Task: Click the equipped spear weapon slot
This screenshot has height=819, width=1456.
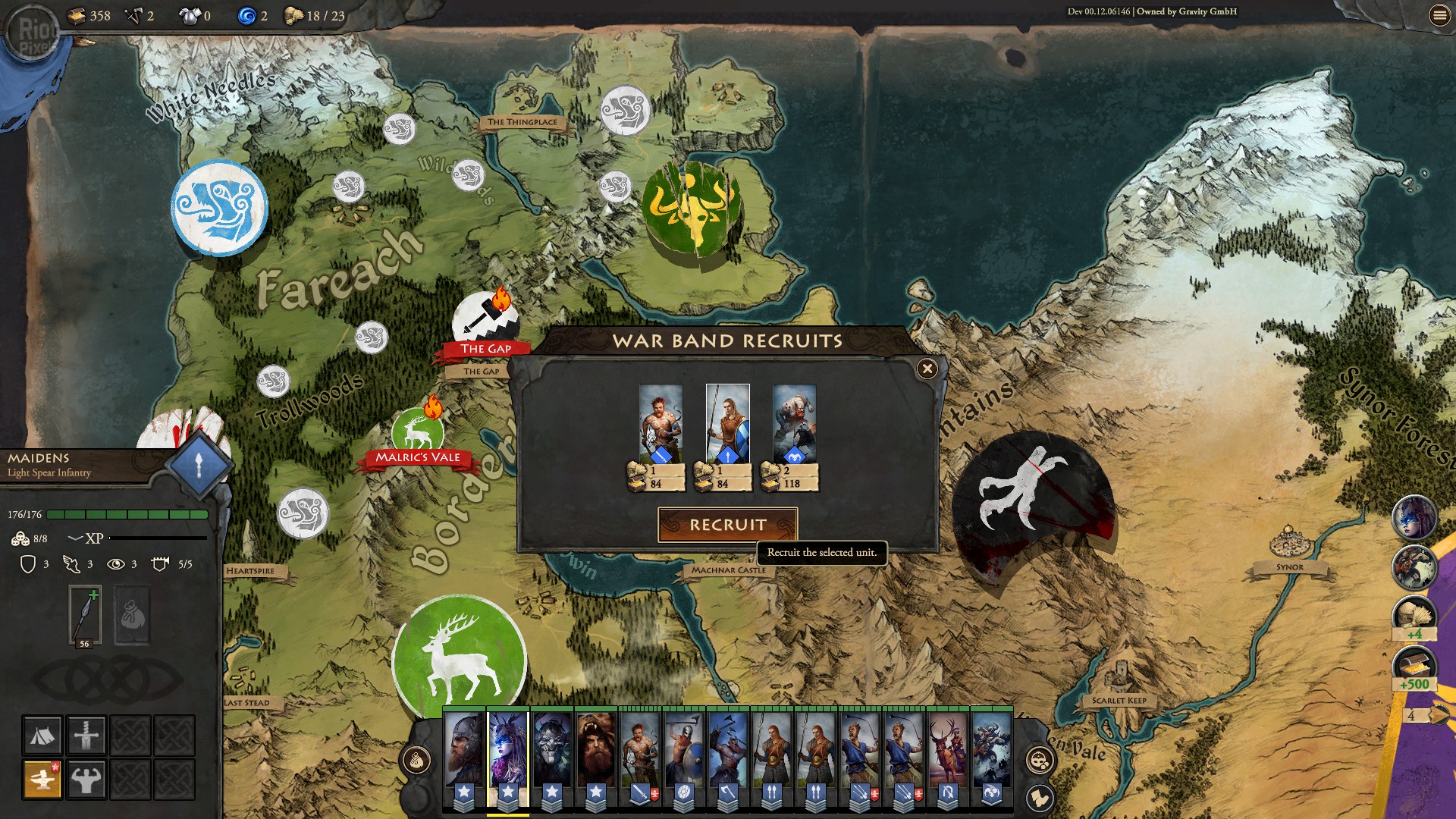Action: 85,614
